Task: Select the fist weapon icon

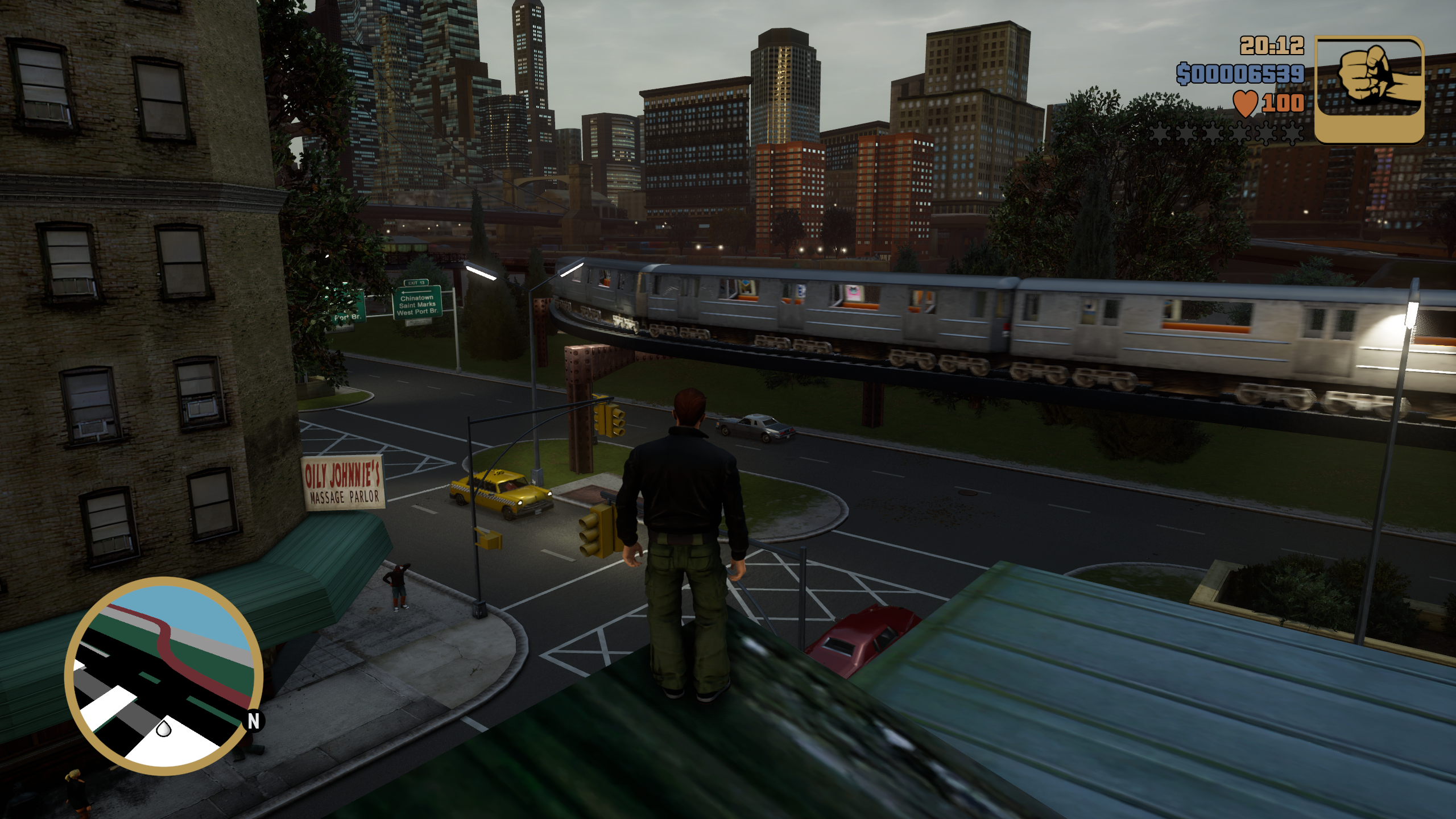Action: click(x=1370, y=89)
